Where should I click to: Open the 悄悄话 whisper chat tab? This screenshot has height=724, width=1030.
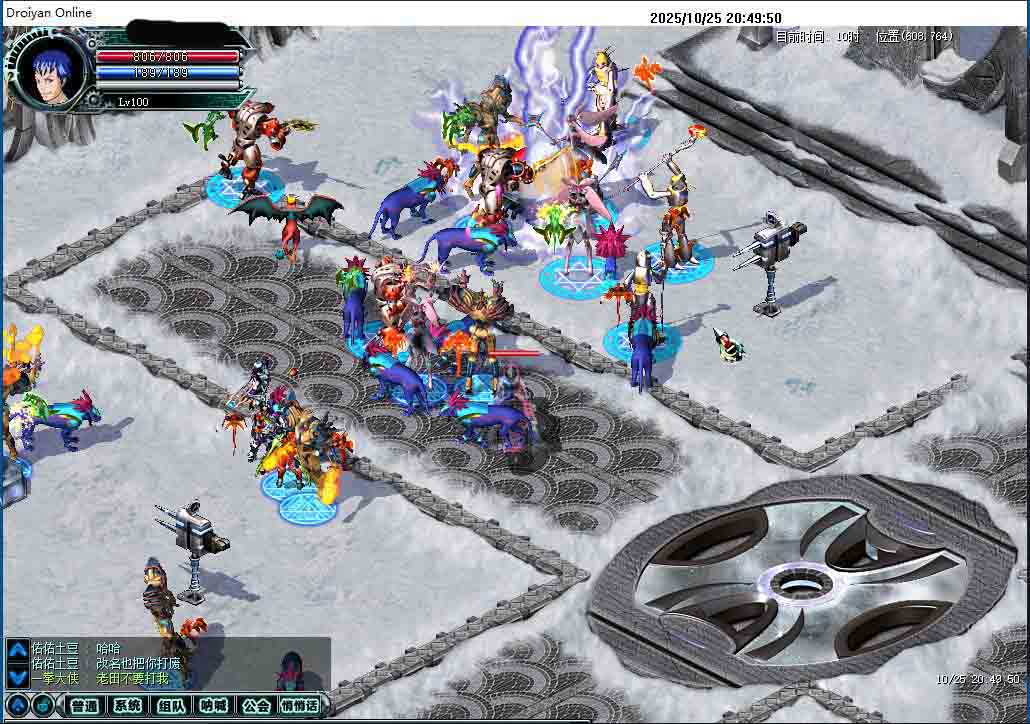point(300,706)
